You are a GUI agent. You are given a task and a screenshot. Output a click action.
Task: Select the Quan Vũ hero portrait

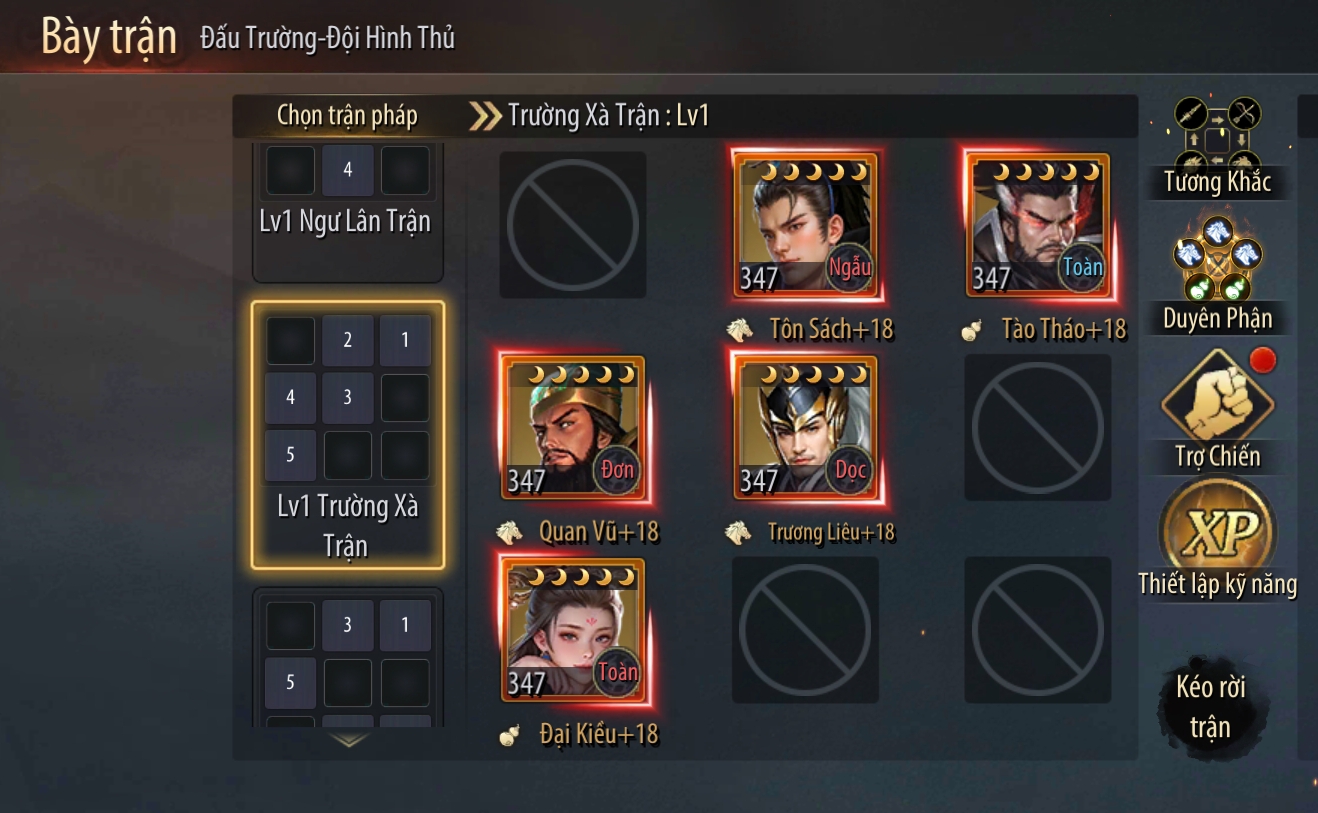573,429
